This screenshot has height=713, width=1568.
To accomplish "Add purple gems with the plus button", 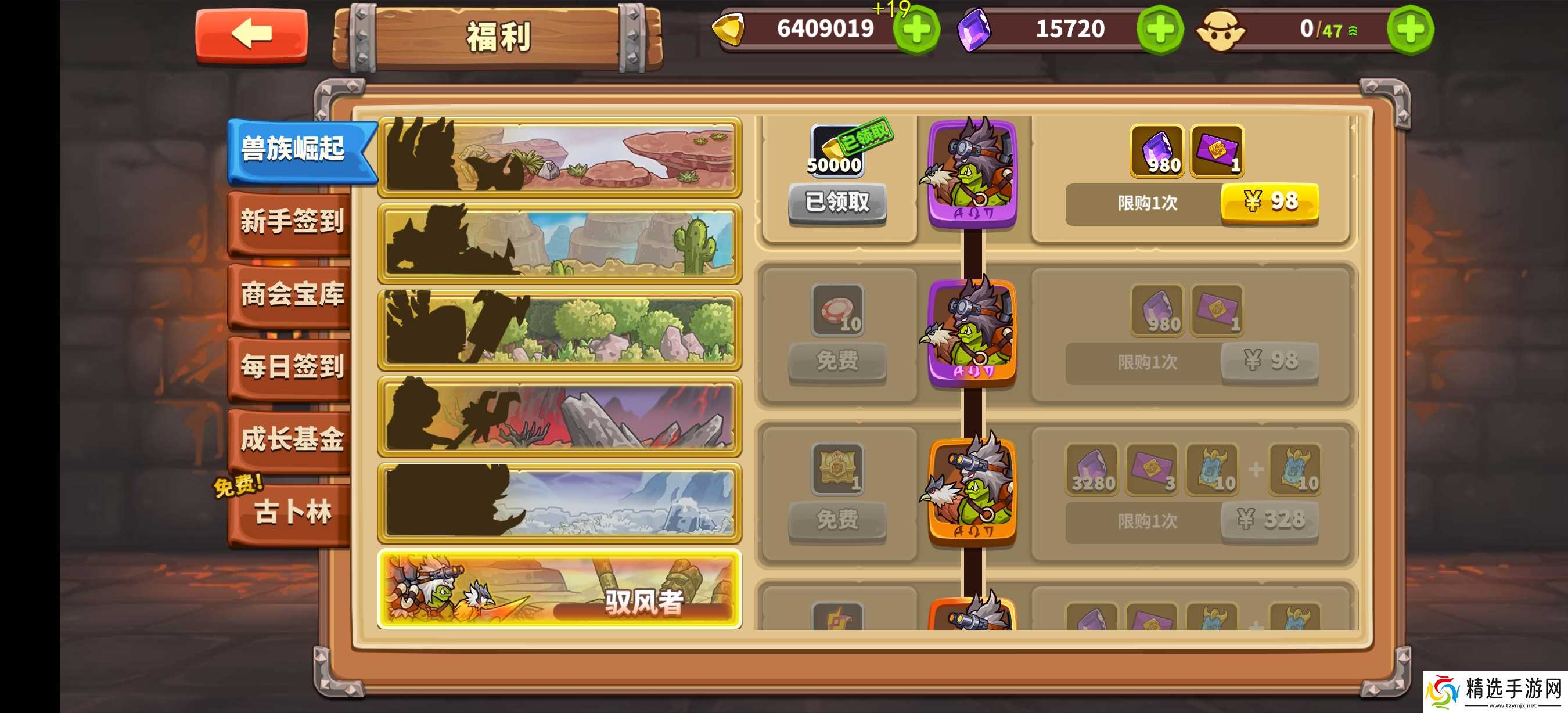I will click(x=1160, y=30).
